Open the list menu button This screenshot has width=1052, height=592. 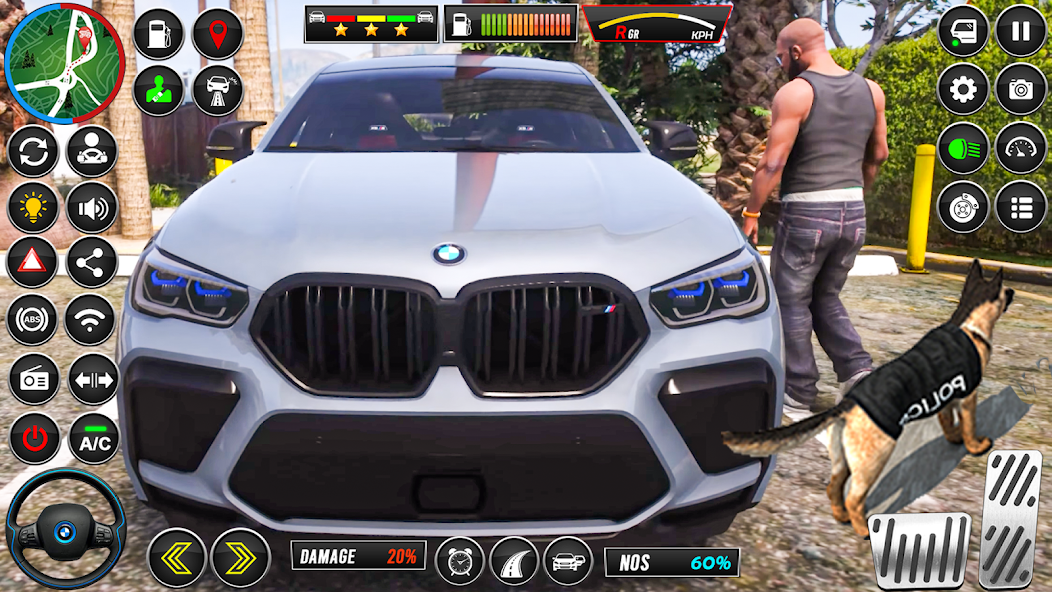pos(1020,207)
